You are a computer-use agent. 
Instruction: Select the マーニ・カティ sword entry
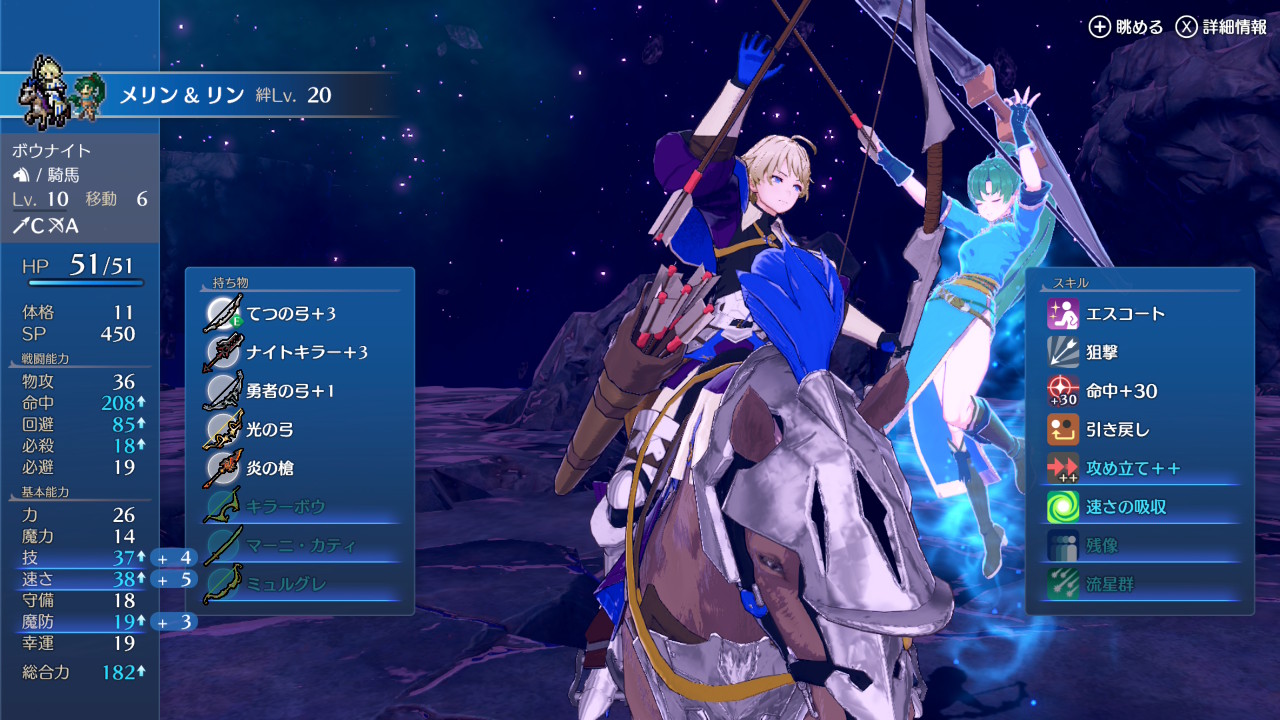pos(299,545)
